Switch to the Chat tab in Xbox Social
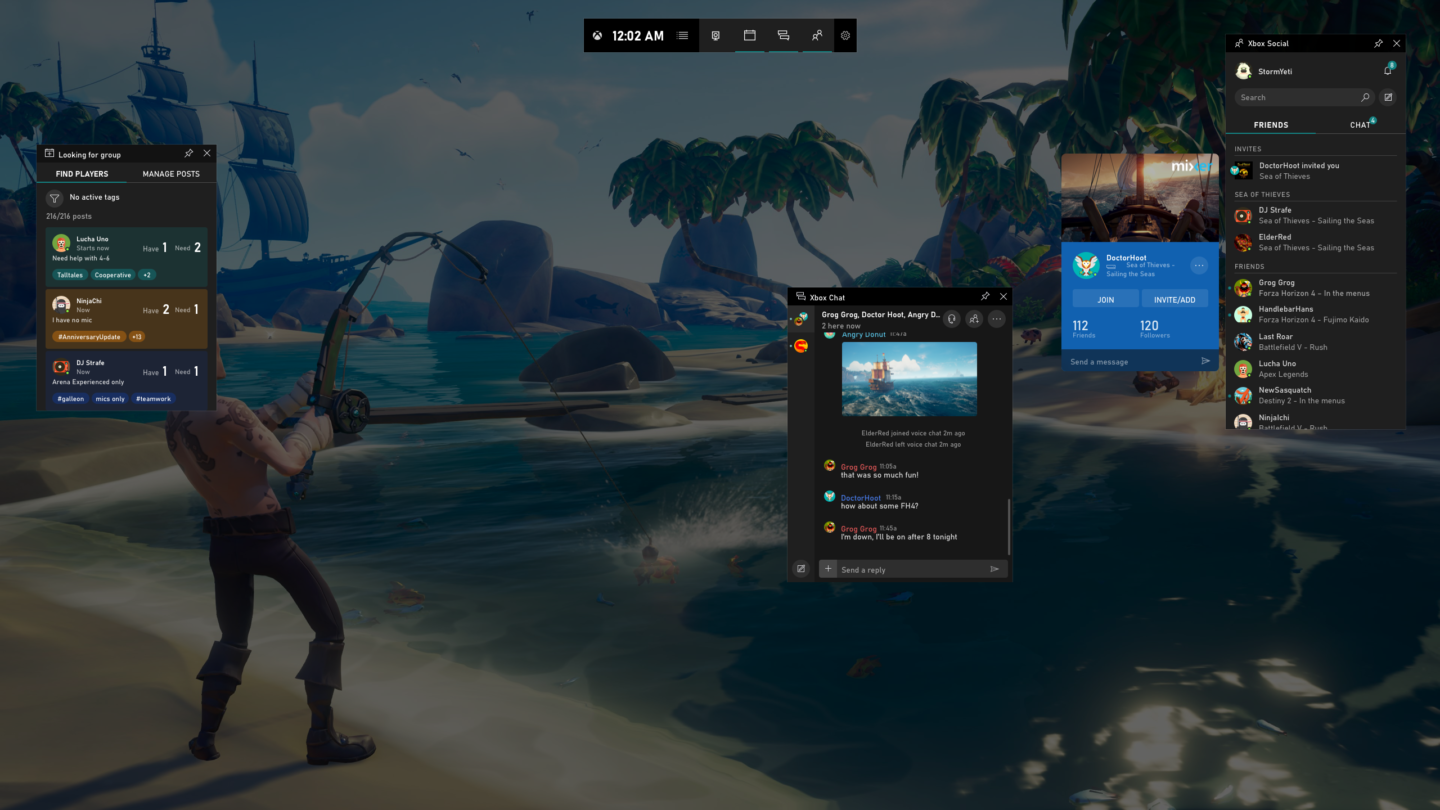This screenshot has height=810, width=1440. click(1360, 124)
